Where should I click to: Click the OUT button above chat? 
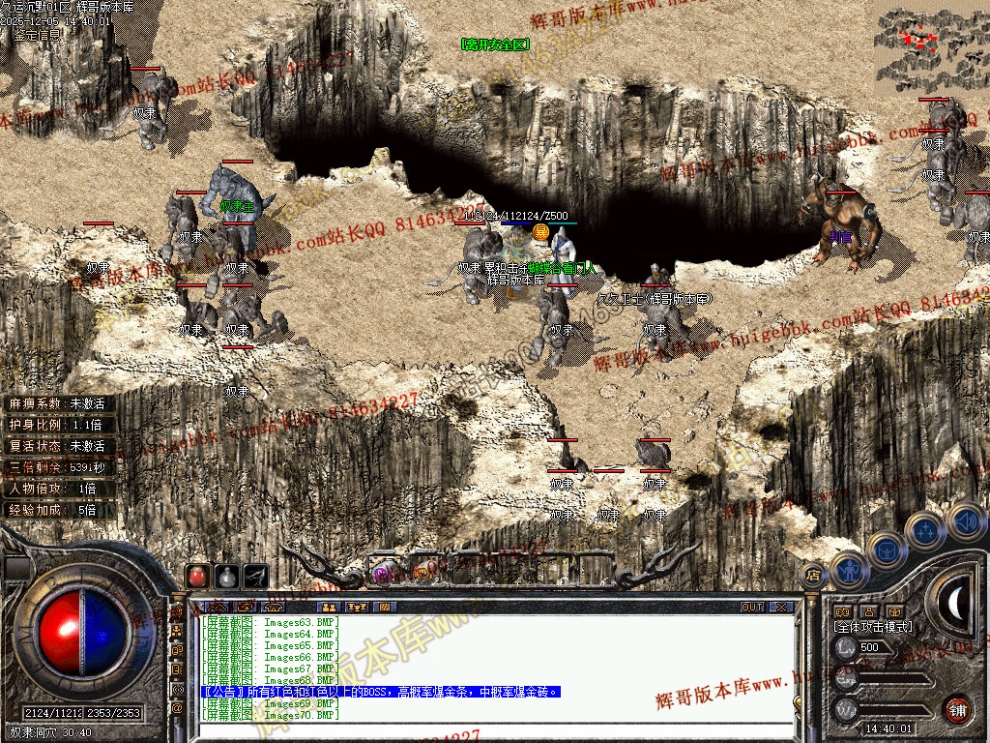[x=752, y=607]
